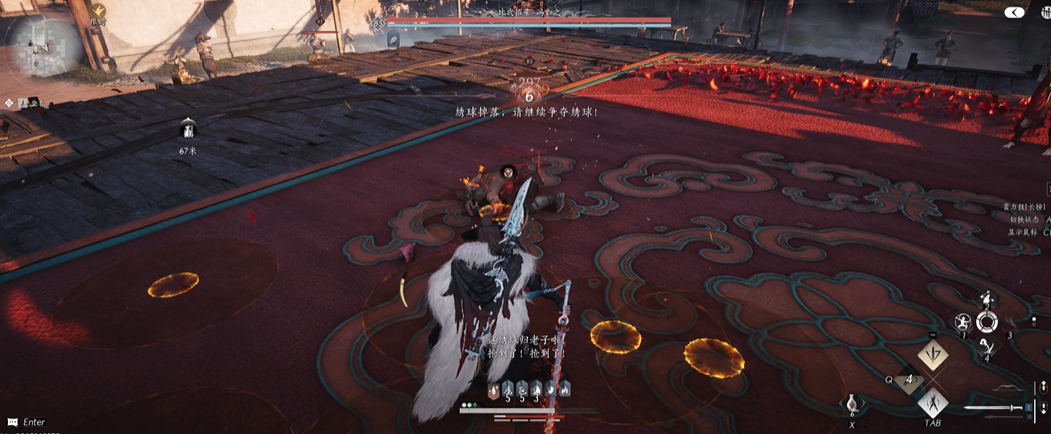The width and height of the screenshot is (1051, 434).
Task: Use the skill icon labeled 4
Action: [x=986, y=346]
